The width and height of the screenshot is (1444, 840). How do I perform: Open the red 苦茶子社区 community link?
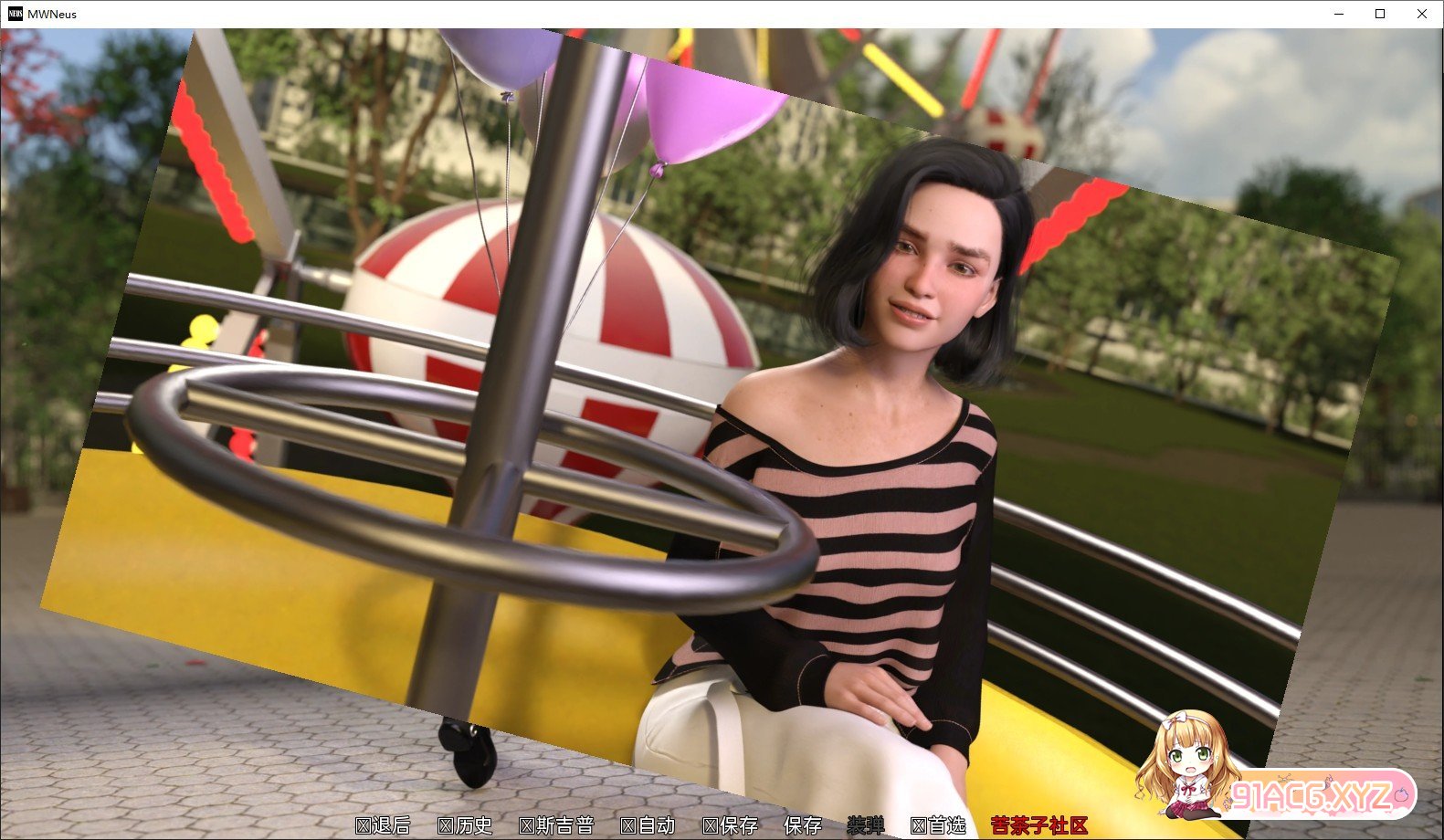tap(1041, 825)
